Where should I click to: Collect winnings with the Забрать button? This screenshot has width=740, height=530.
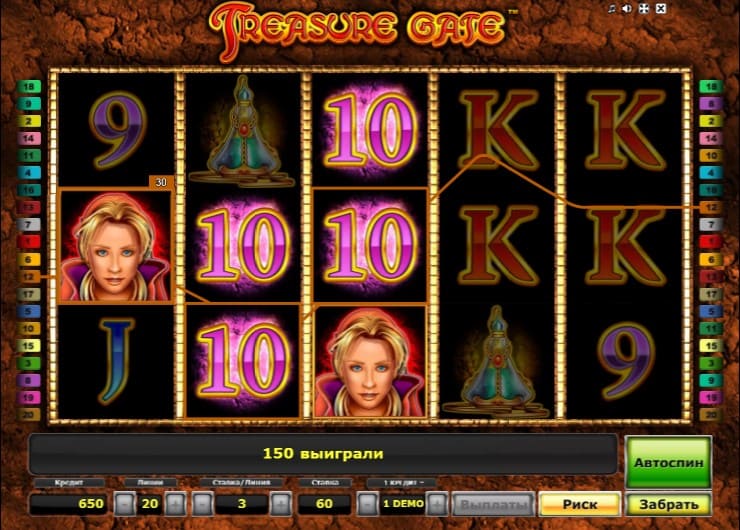(669, 504)
